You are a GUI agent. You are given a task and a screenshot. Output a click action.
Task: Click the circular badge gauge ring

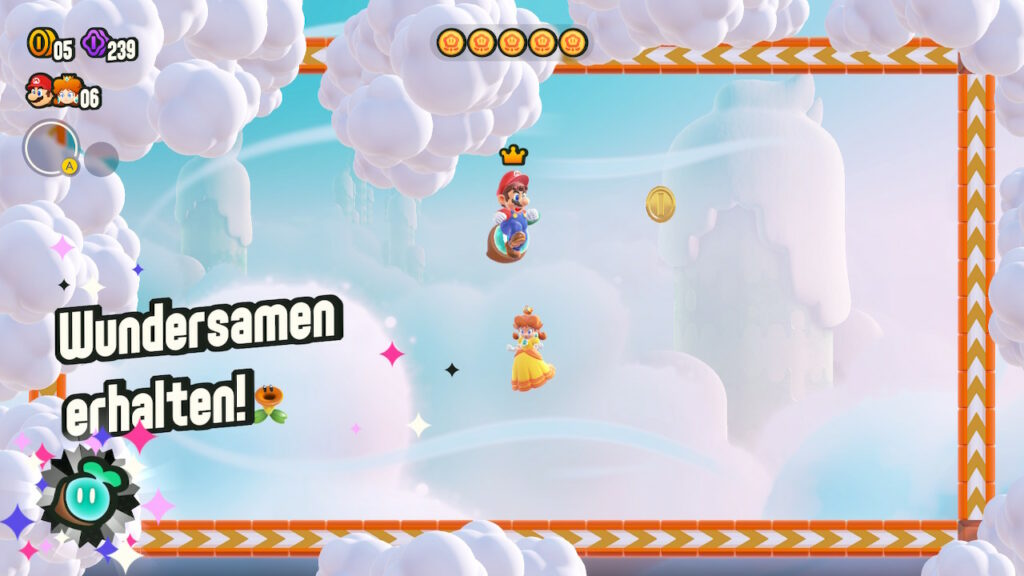coord(51,148)
